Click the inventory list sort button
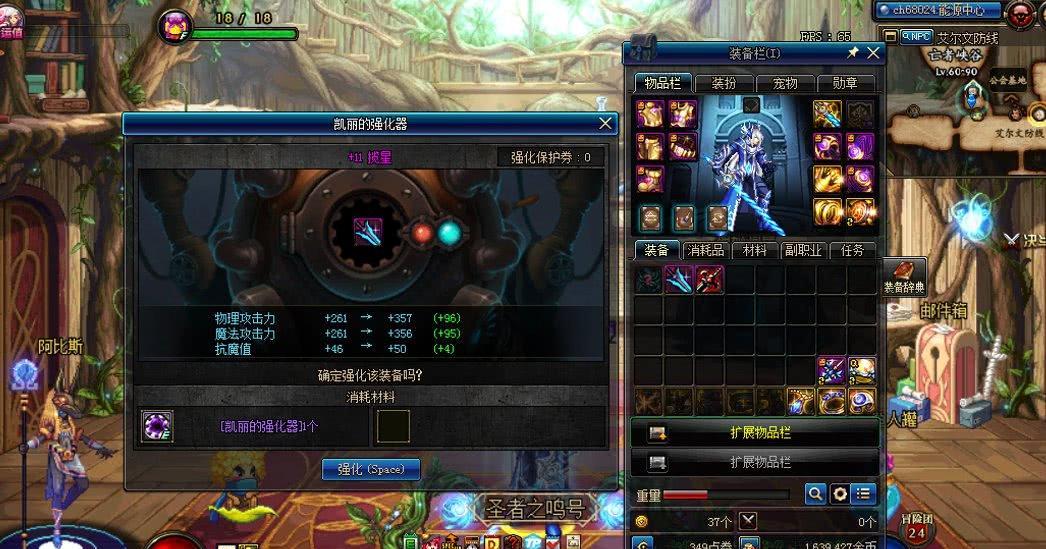Viewport: 1046px width, 549px height. [x=864, y=493]
